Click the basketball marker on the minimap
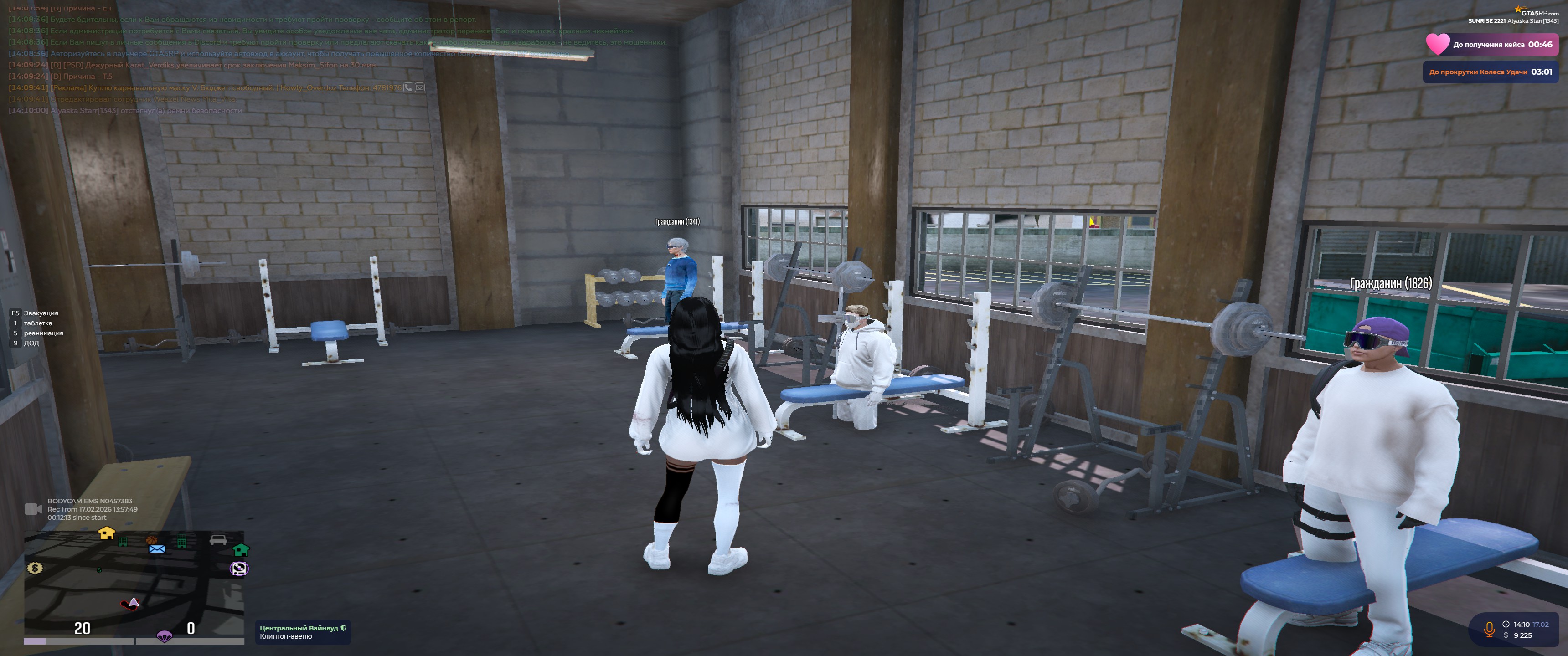This screenshot has width=1568, height=656. pos(152,540)
